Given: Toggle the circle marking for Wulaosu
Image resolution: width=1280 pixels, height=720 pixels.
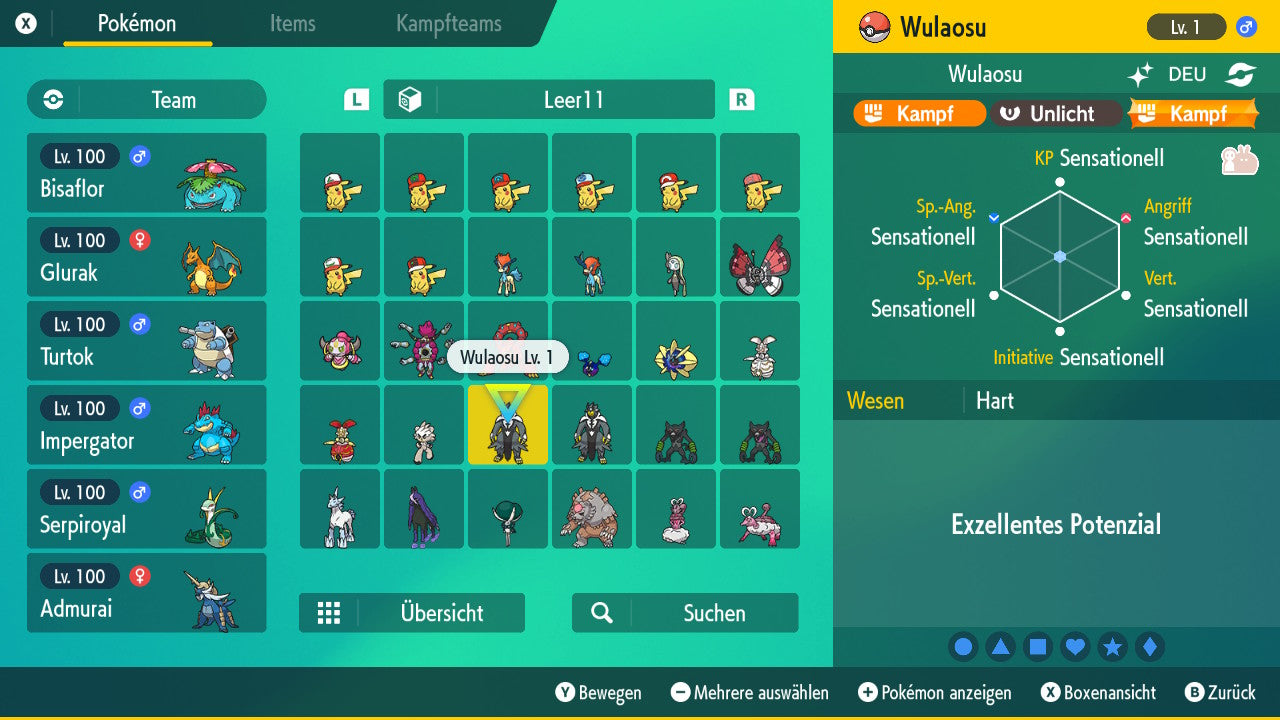Looking at the screenshot, I should [x=963, y=647].
